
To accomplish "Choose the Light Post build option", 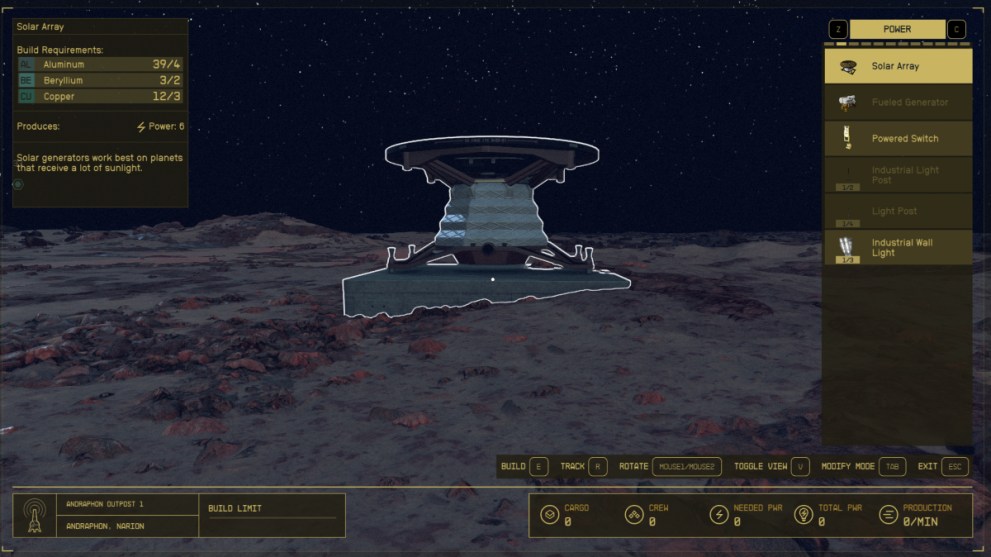I will (x=897, y=211).
